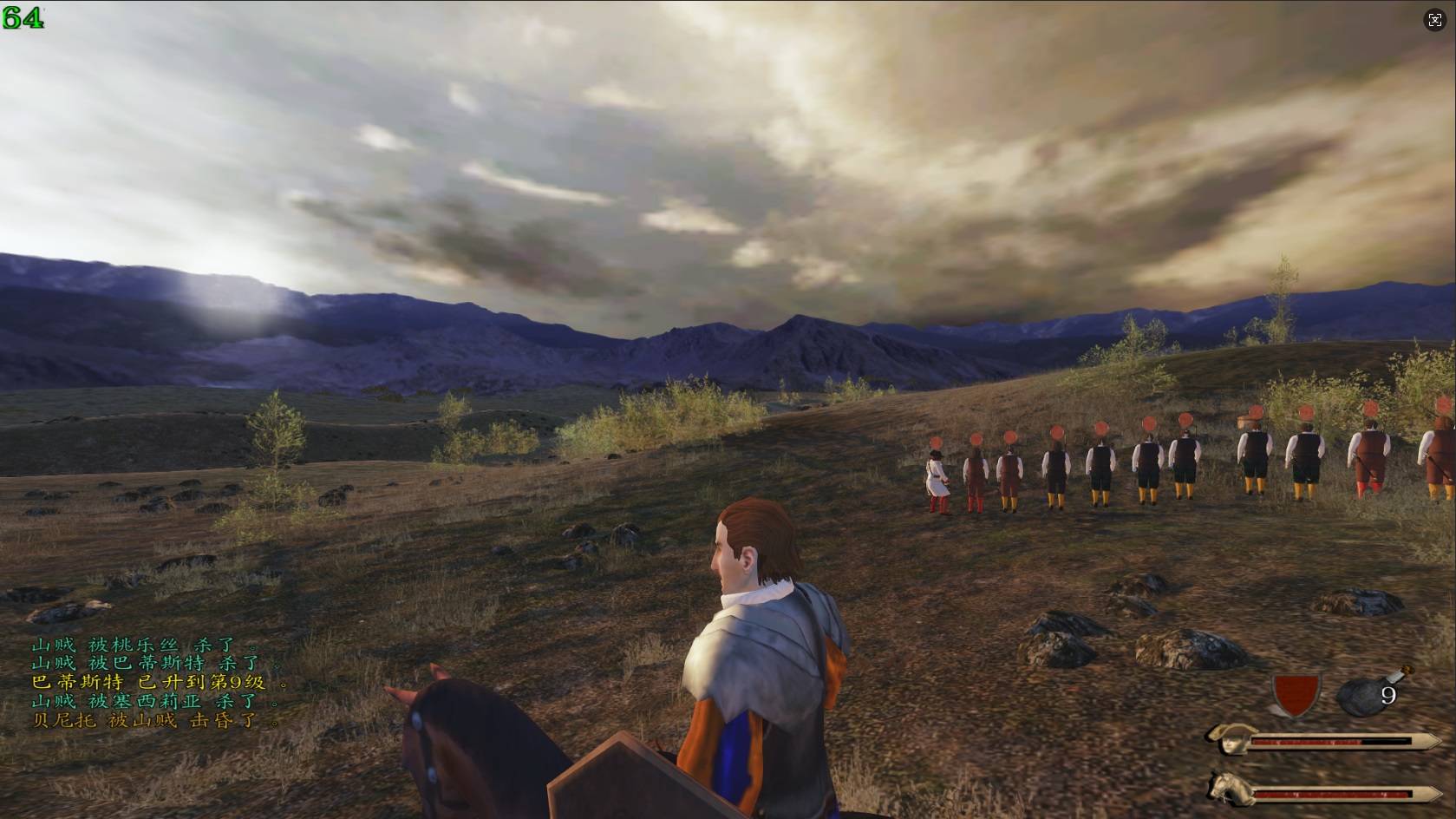This screenshot has height=819, width=1456.
Task: Click the round overlay button in the top-right corner
Action: click(x=1434, y=21)
